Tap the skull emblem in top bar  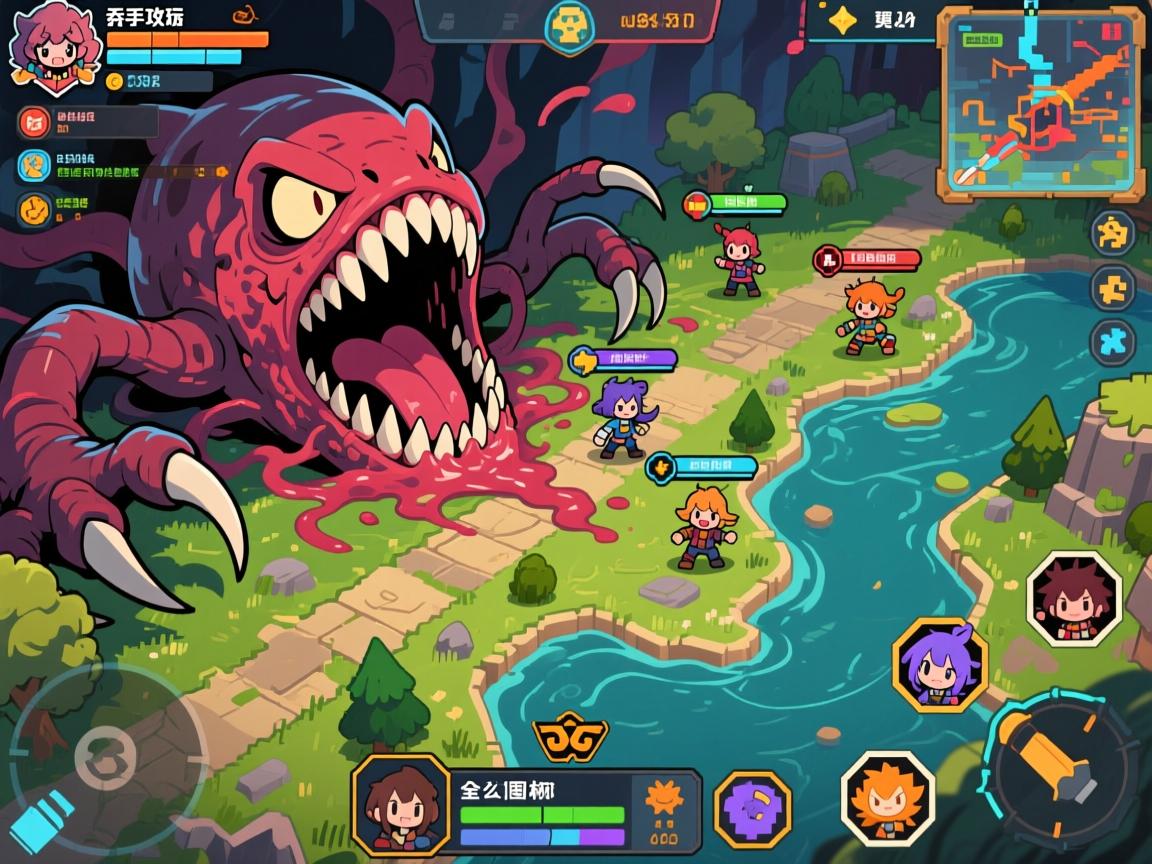(x=570, y=24)
